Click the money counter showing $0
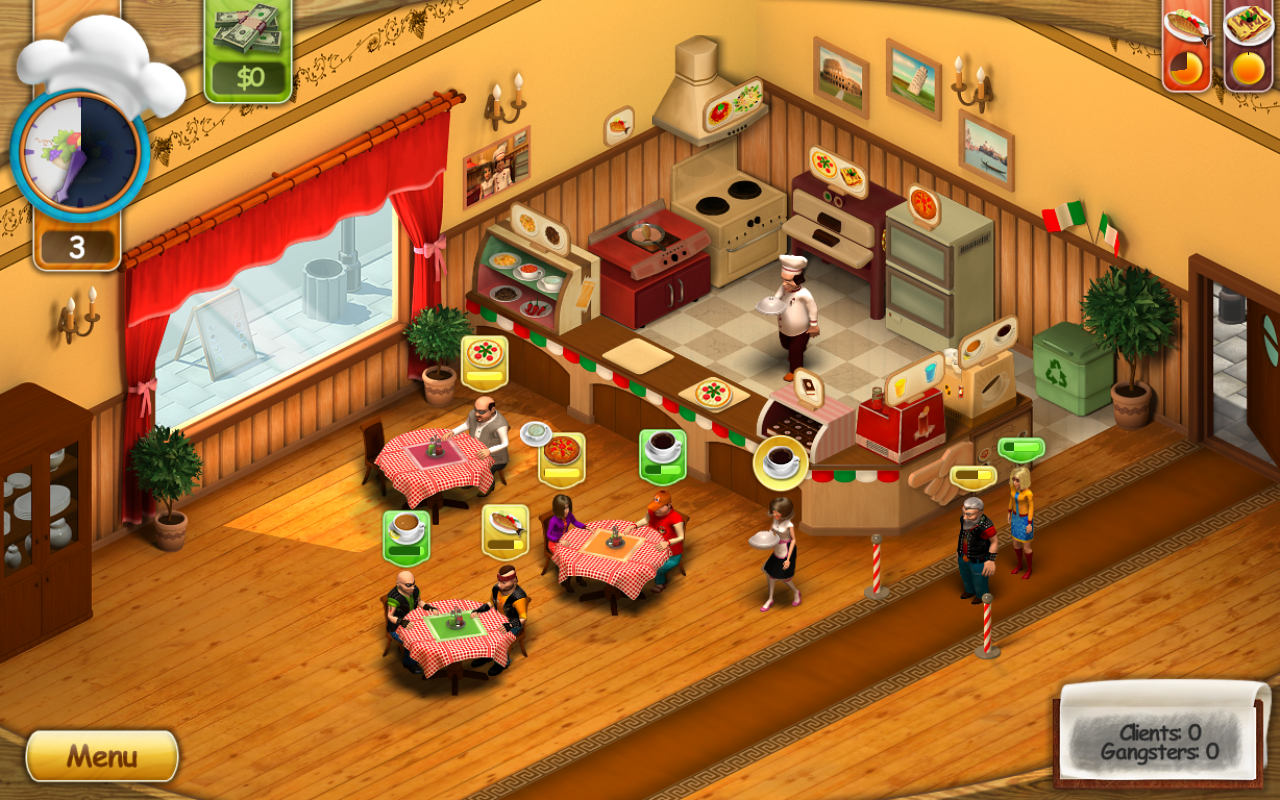Screen dimensions: 1280x800 249,58
